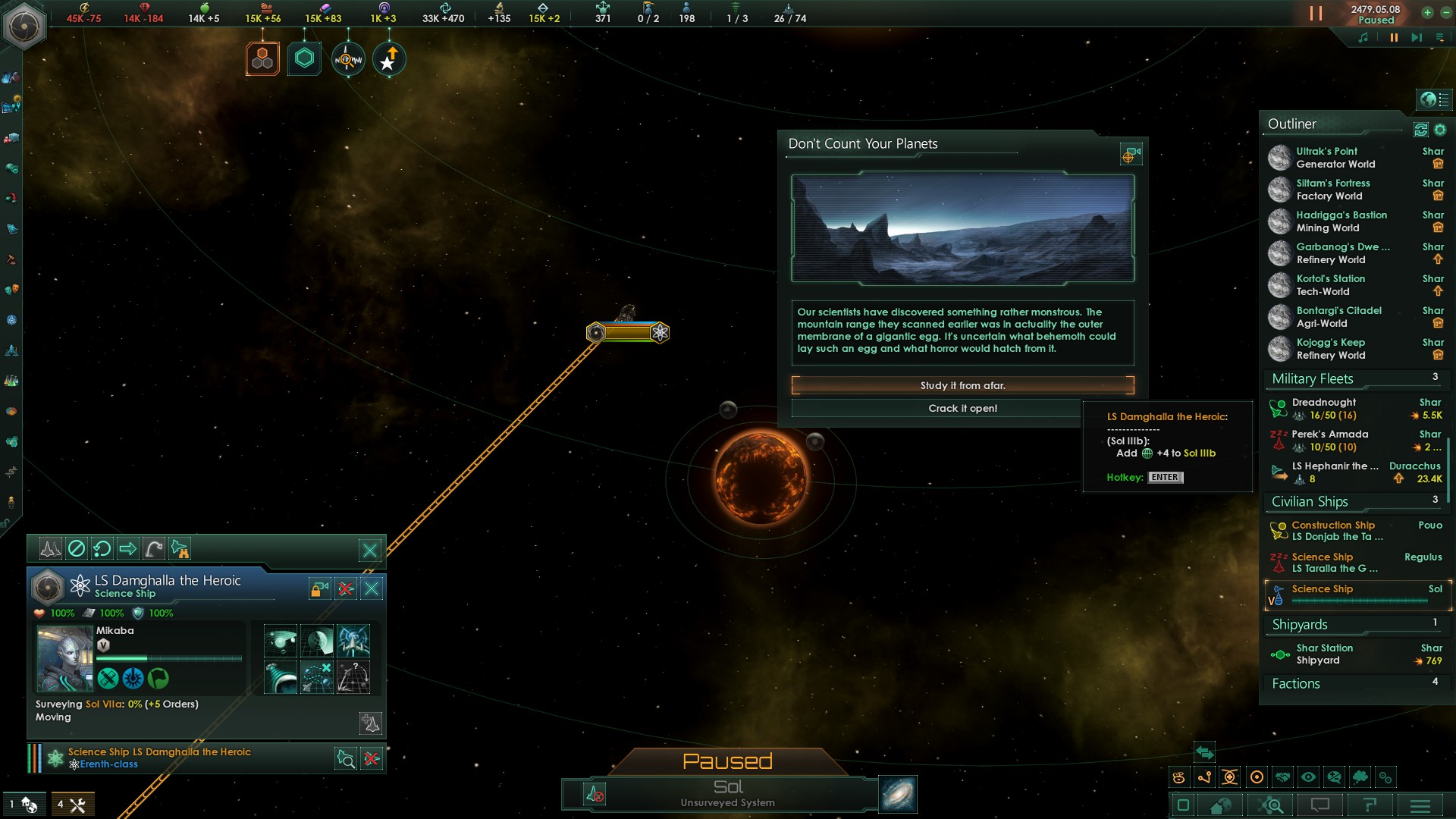
Task: Open outliner settings gear
Action: pyautogui.click(x=1440, y=130)
